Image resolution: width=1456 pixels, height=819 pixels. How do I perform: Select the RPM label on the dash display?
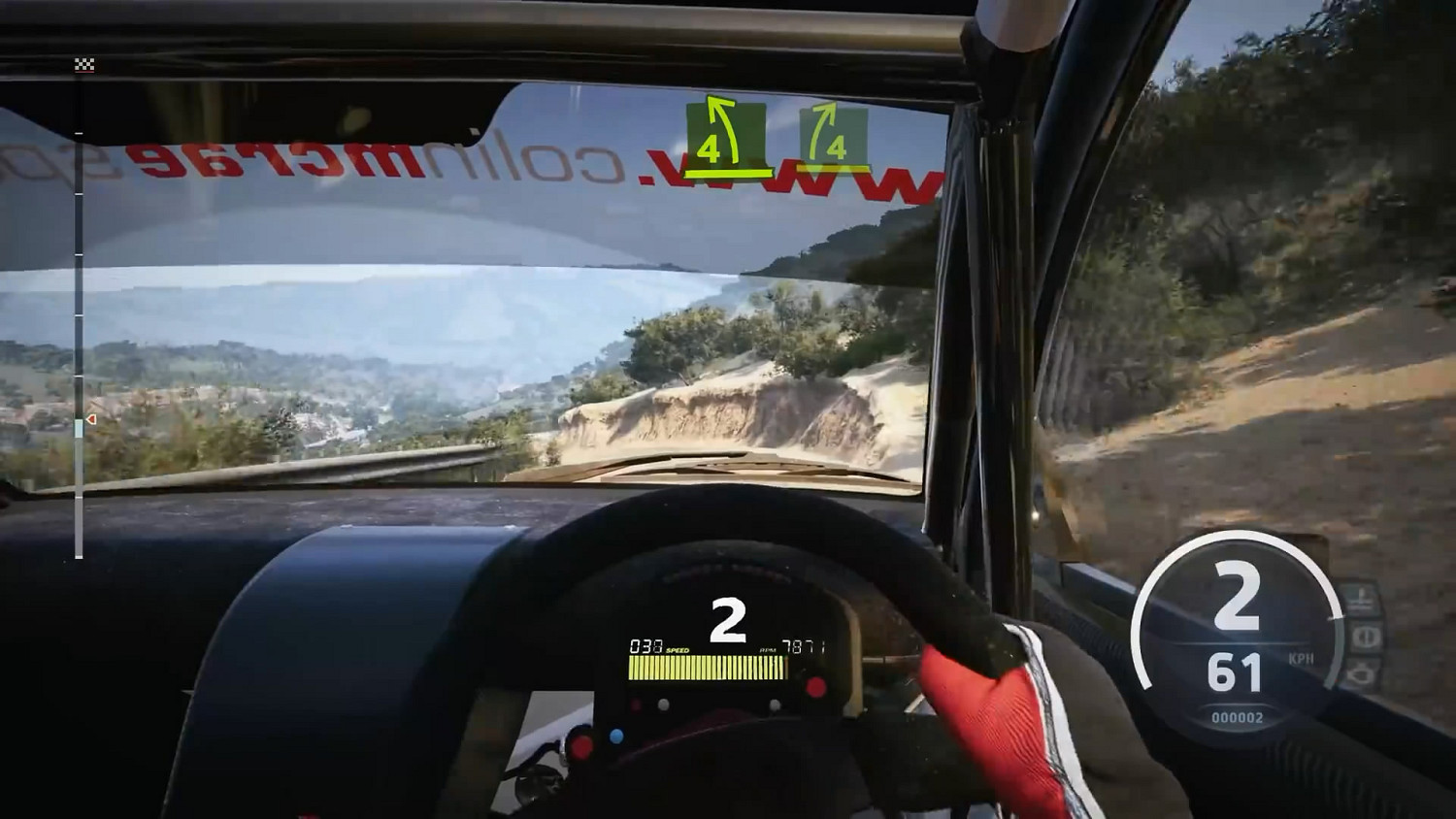pyautogui.click(x=768, y=649)
